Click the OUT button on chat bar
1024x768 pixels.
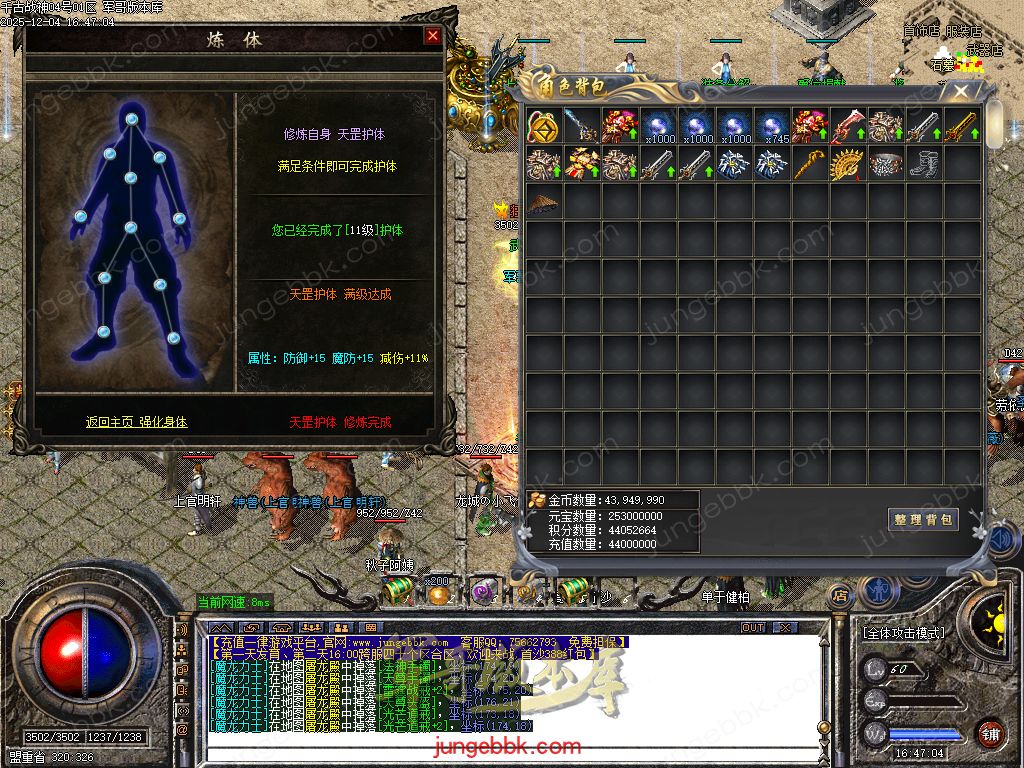753,627
